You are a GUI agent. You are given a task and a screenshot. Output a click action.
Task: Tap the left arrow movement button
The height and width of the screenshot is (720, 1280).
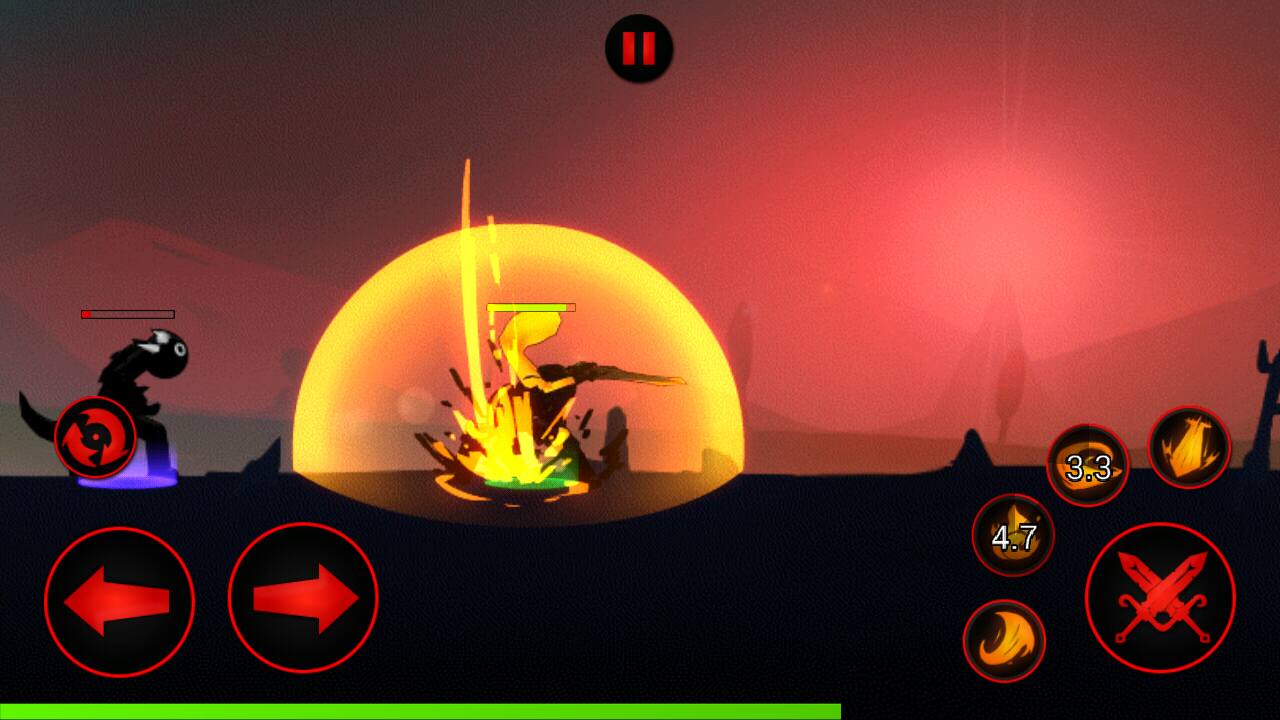119,601
